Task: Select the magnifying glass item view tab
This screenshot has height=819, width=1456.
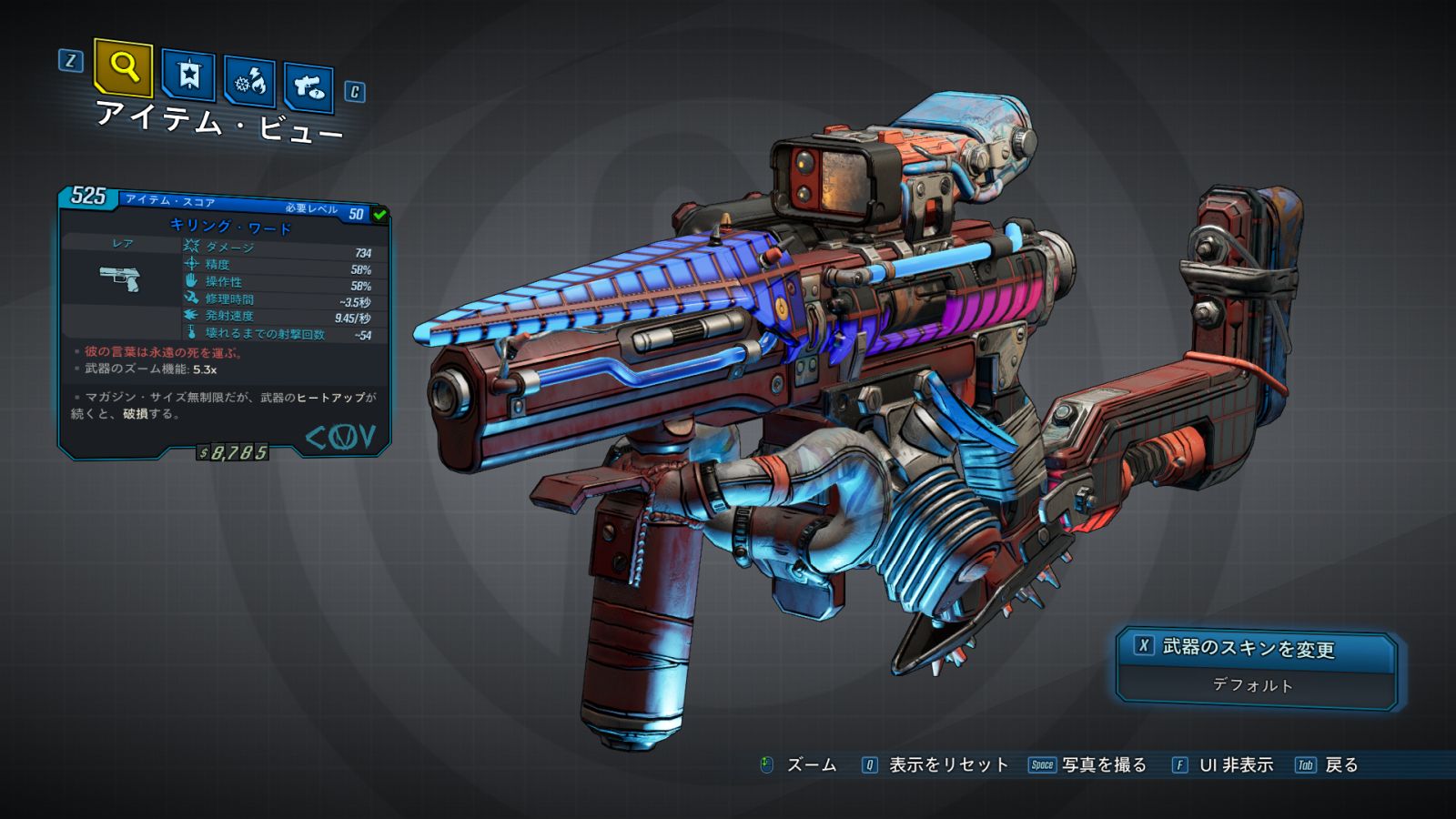Action: (123, 66)
